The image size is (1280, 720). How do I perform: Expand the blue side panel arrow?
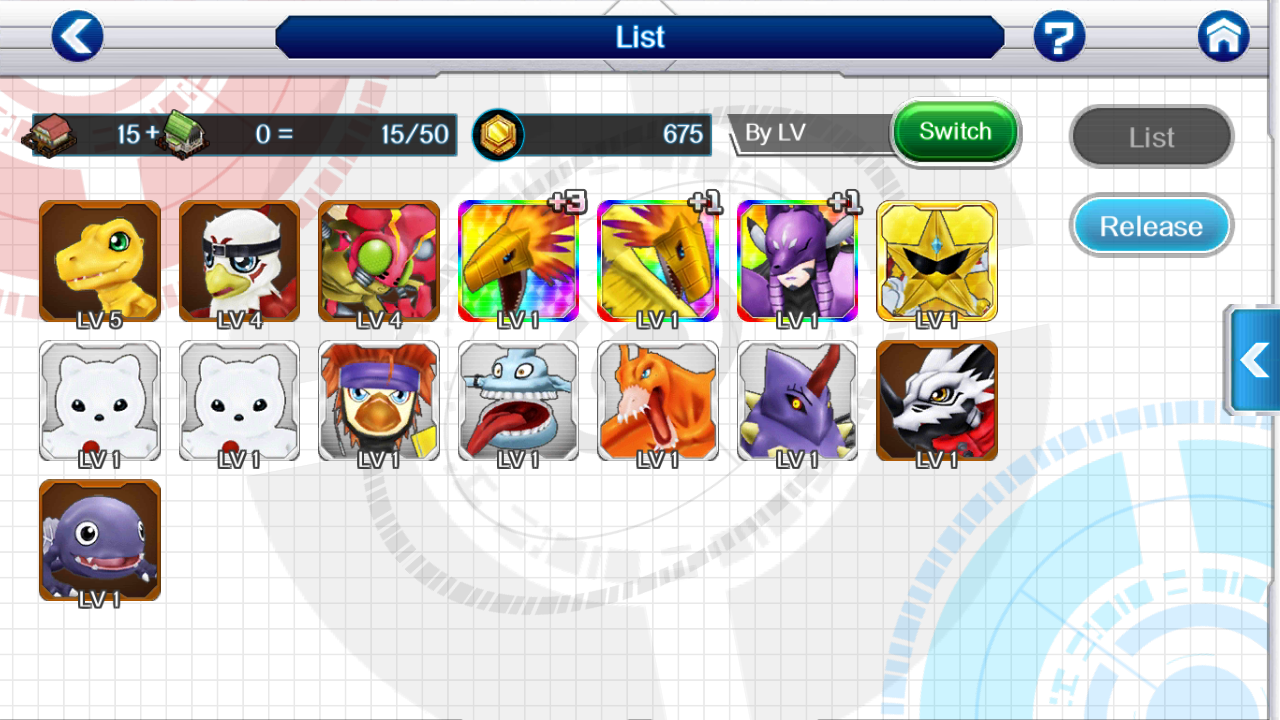tap(1254, 360)
